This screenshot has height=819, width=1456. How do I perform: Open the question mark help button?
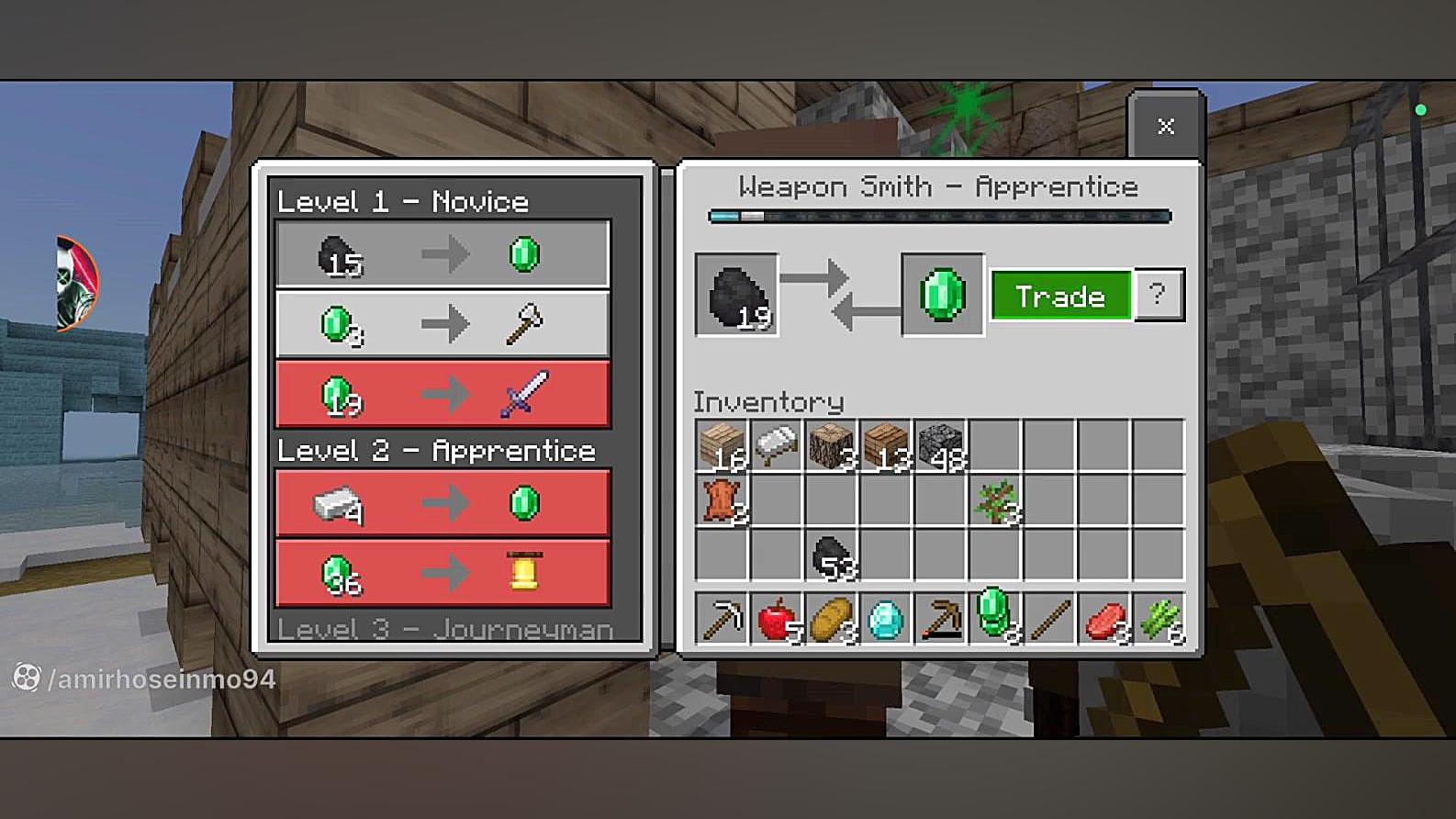(1159, 295)
